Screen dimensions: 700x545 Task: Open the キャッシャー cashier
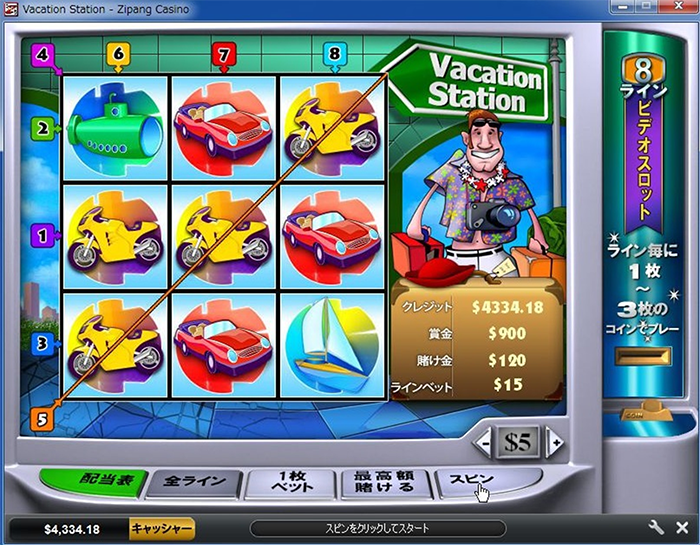tap(162, 528)
